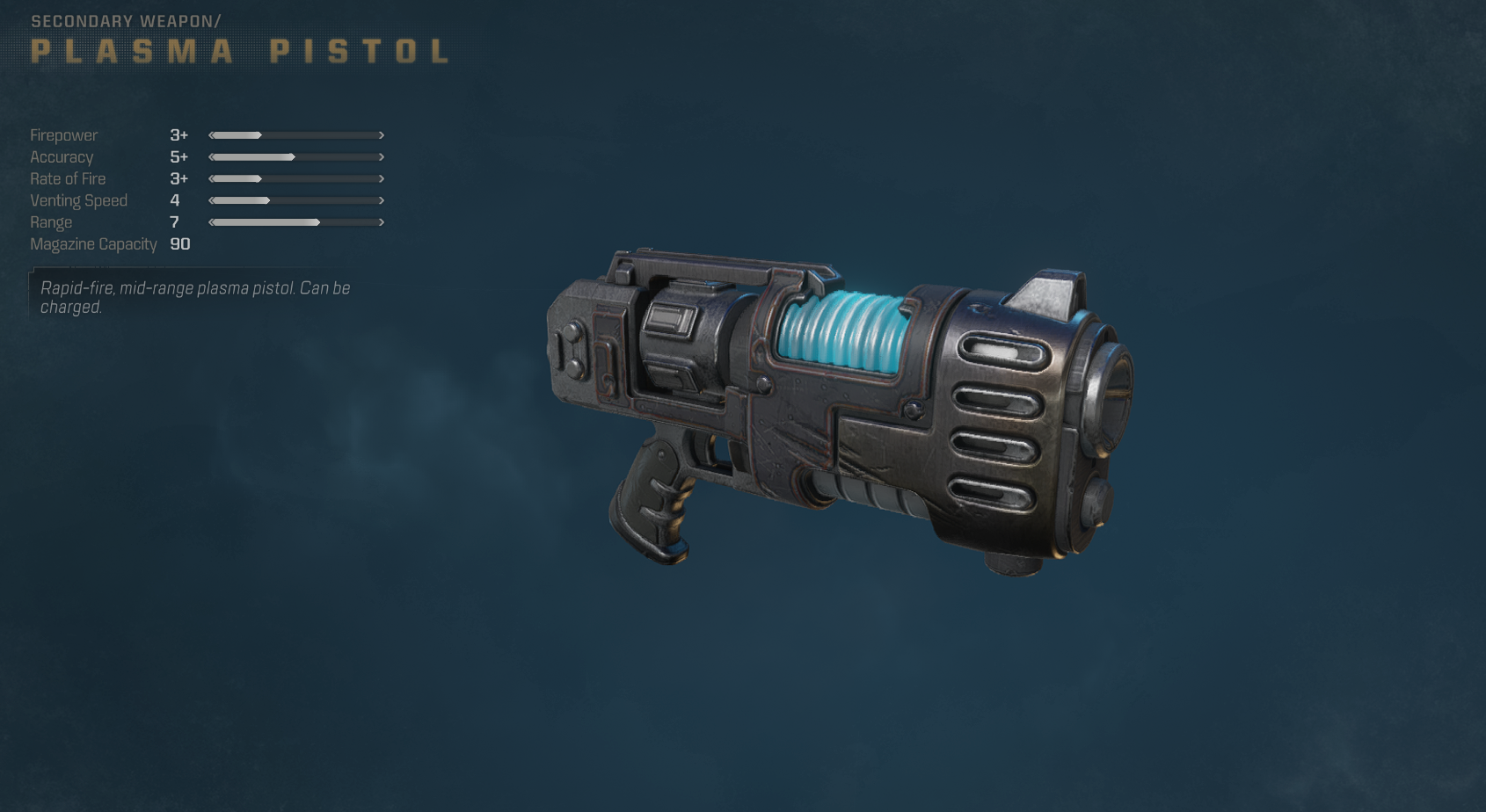Click the SECONDARY WEAPON/ header label
This screenshot has height=812, width=1486.
(128, 19)
